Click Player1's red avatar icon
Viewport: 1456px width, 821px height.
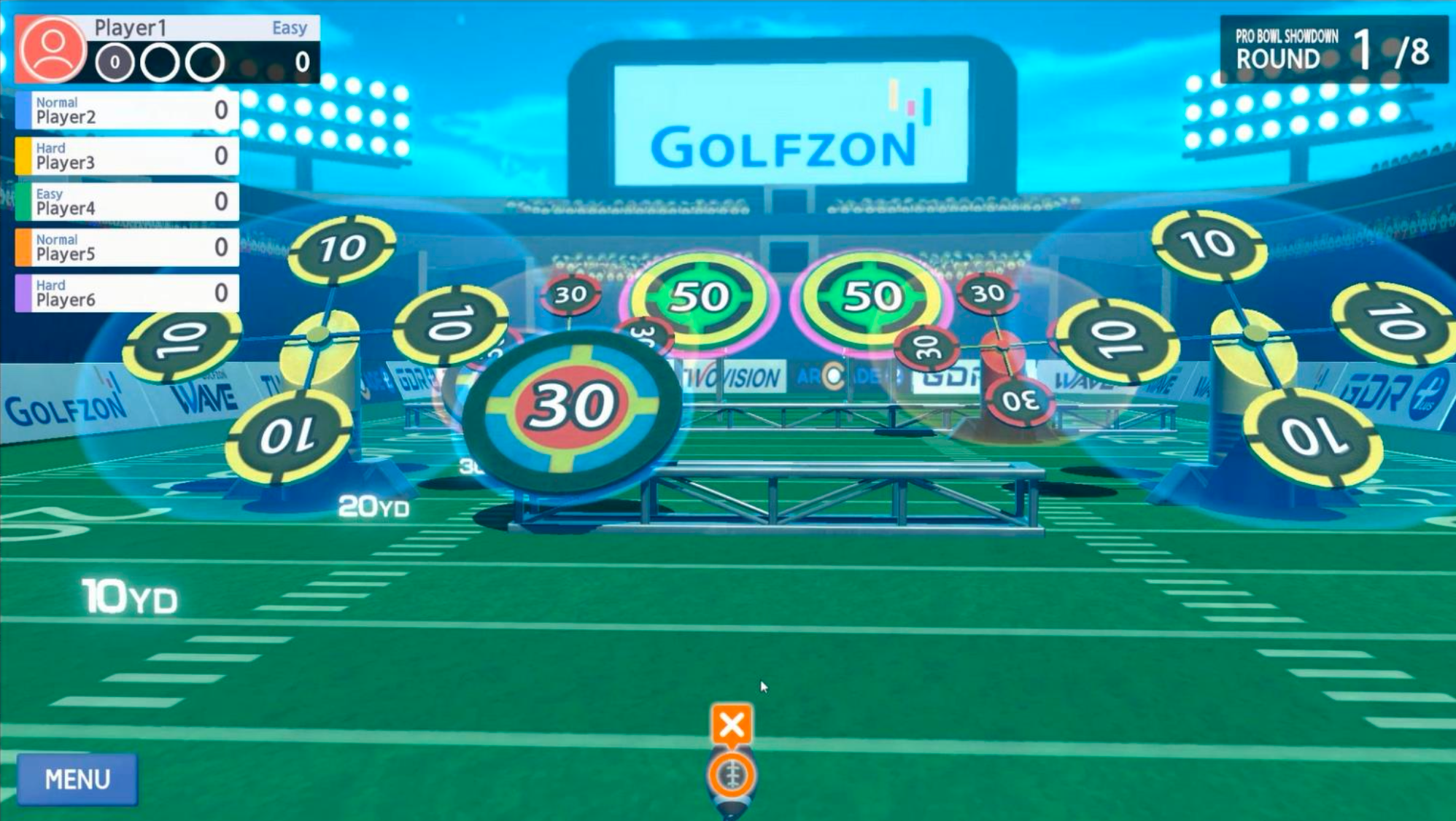coord(51,48)
